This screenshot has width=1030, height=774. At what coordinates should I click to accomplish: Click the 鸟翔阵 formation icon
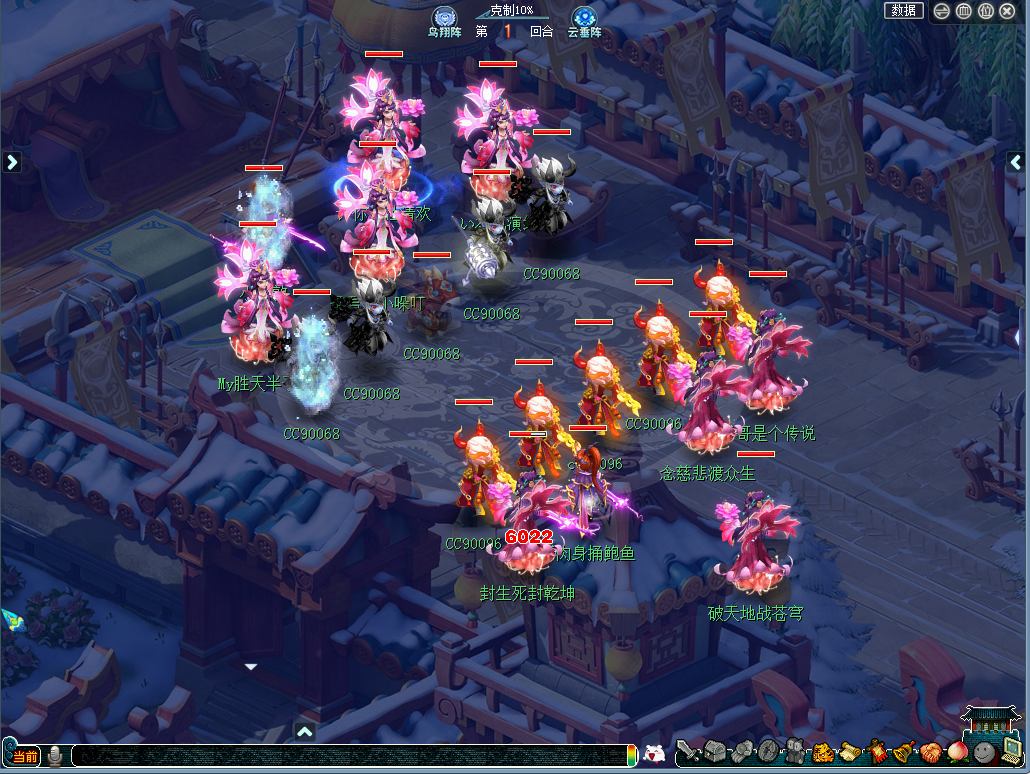pyautogui.click(x=444, y=18)
